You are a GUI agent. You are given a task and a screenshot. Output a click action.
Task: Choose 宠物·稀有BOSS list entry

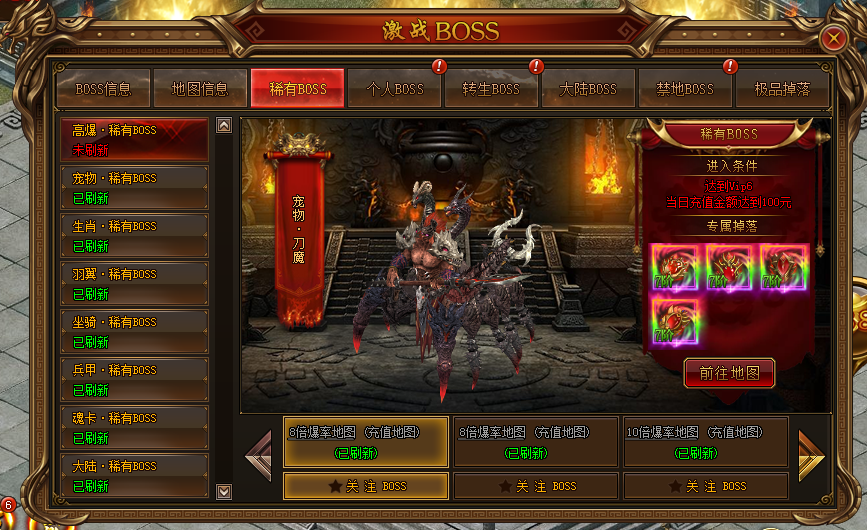pyautogui.click(x=134, y=188)
